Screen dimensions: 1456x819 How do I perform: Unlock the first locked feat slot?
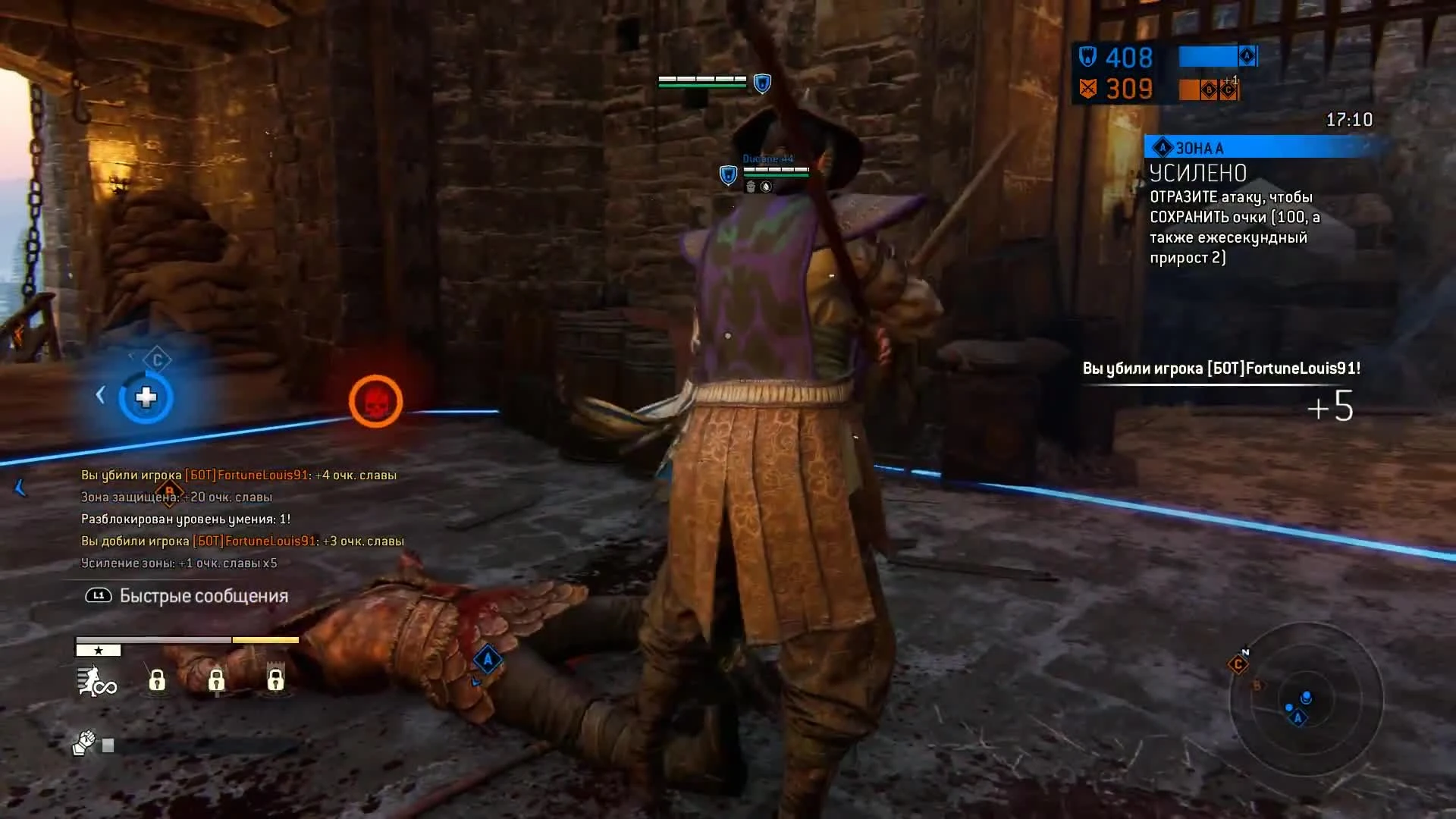pos(156,681)
